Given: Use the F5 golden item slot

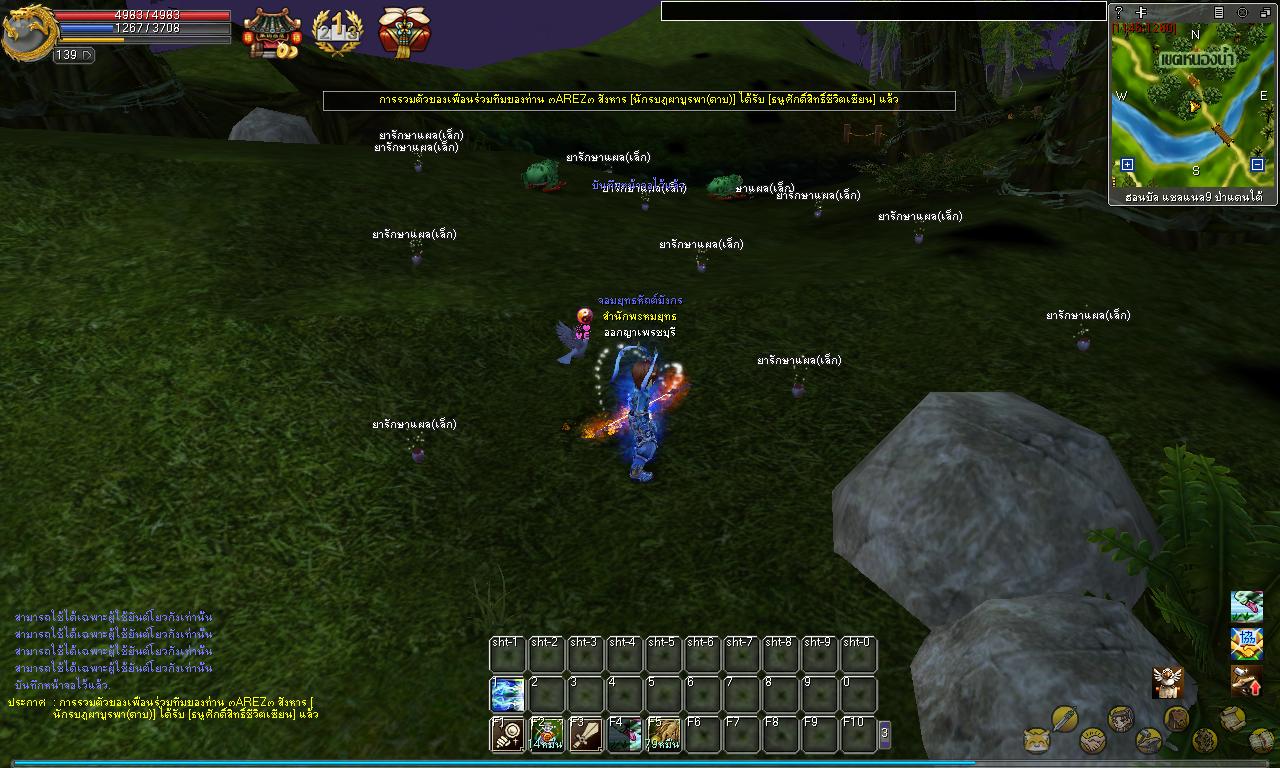Looking at the screenshot, I should [663, 734].
